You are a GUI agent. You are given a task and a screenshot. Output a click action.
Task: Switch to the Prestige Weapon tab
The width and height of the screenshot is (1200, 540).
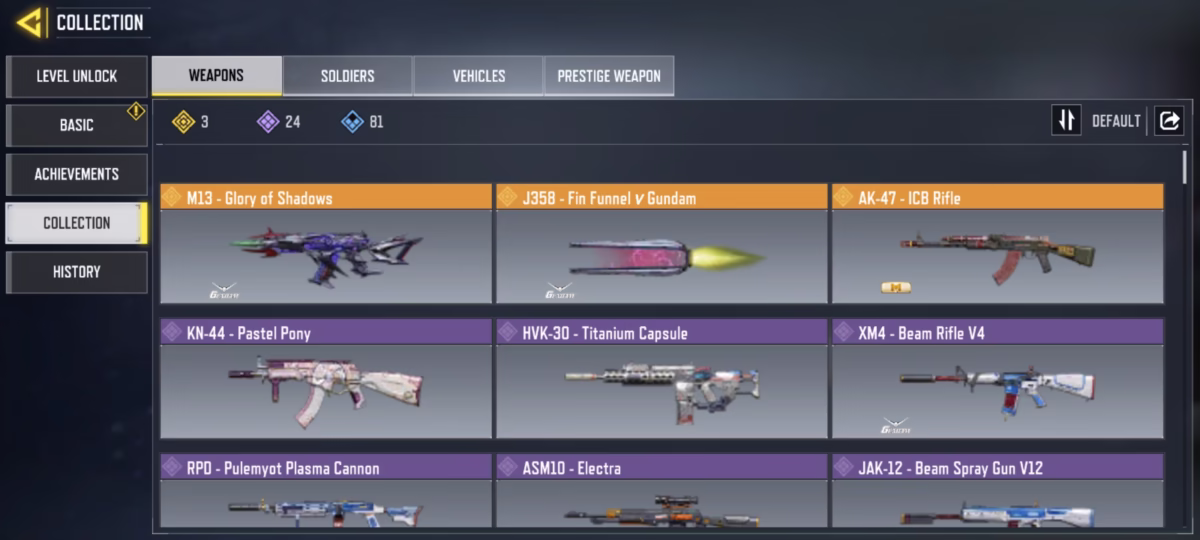[608, 76]
